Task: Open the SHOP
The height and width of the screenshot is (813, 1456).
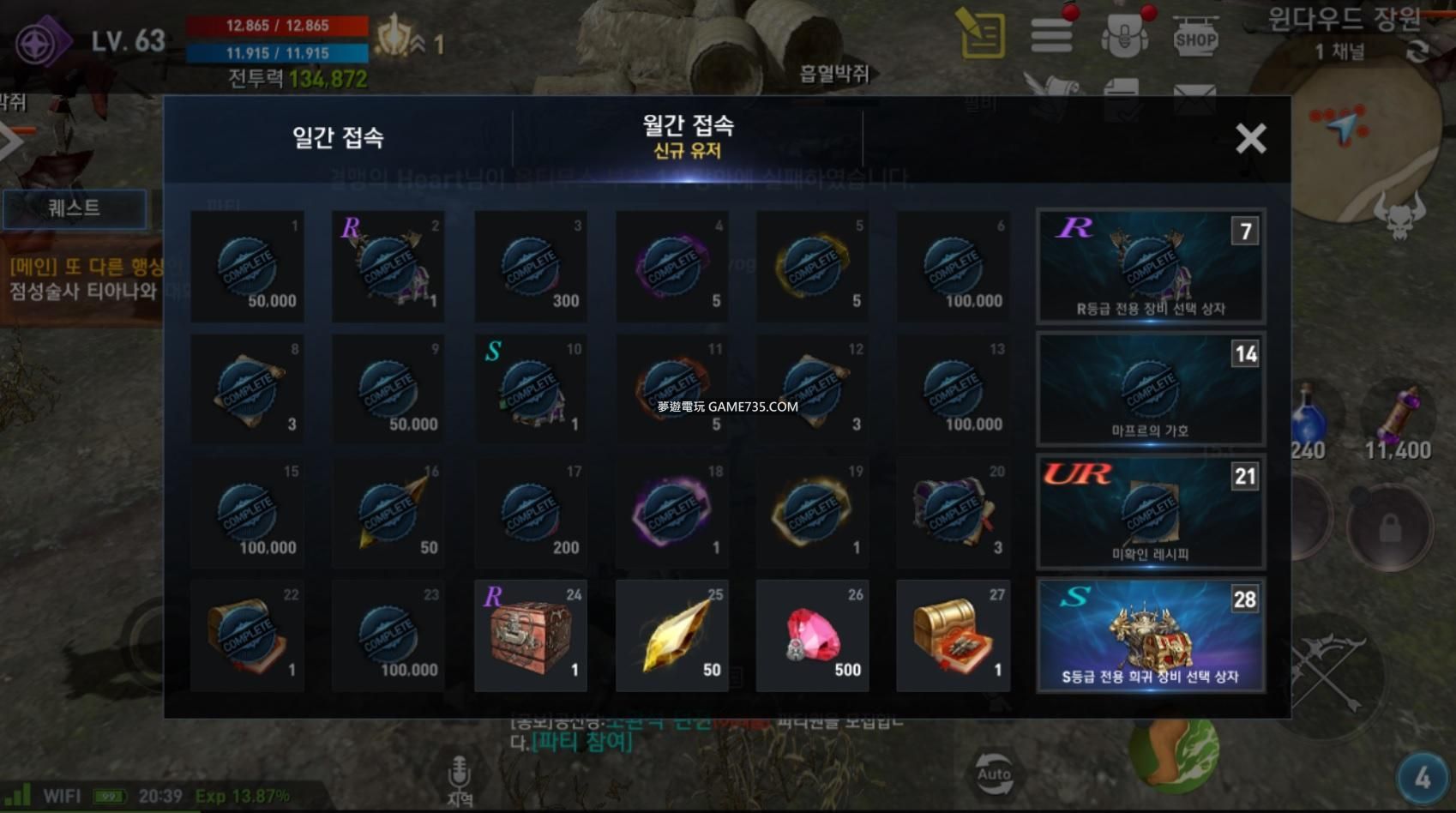Action: (1195, 39)
